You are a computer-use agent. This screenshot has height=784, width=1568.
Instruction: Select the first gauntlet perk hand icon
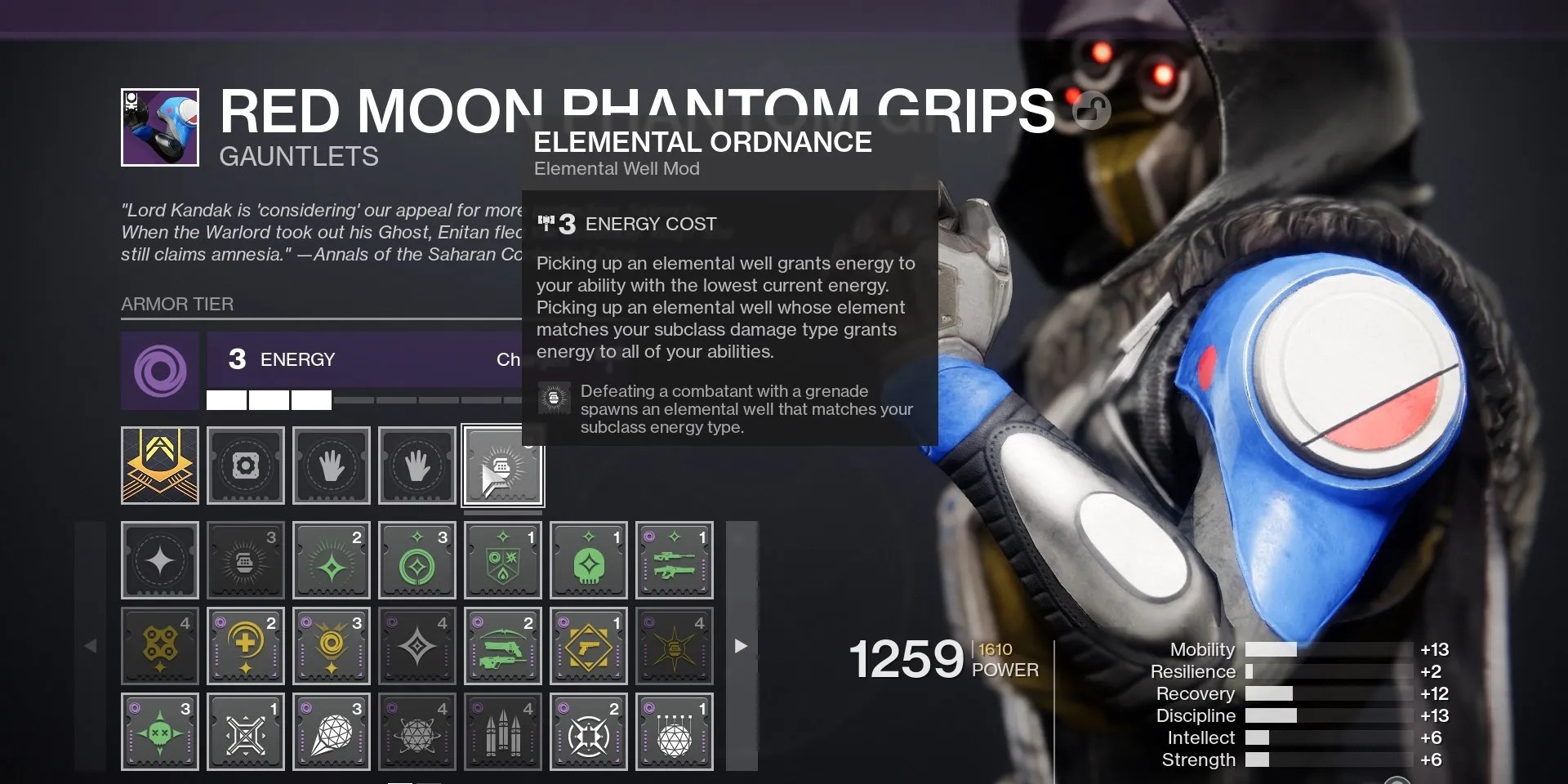332,465
